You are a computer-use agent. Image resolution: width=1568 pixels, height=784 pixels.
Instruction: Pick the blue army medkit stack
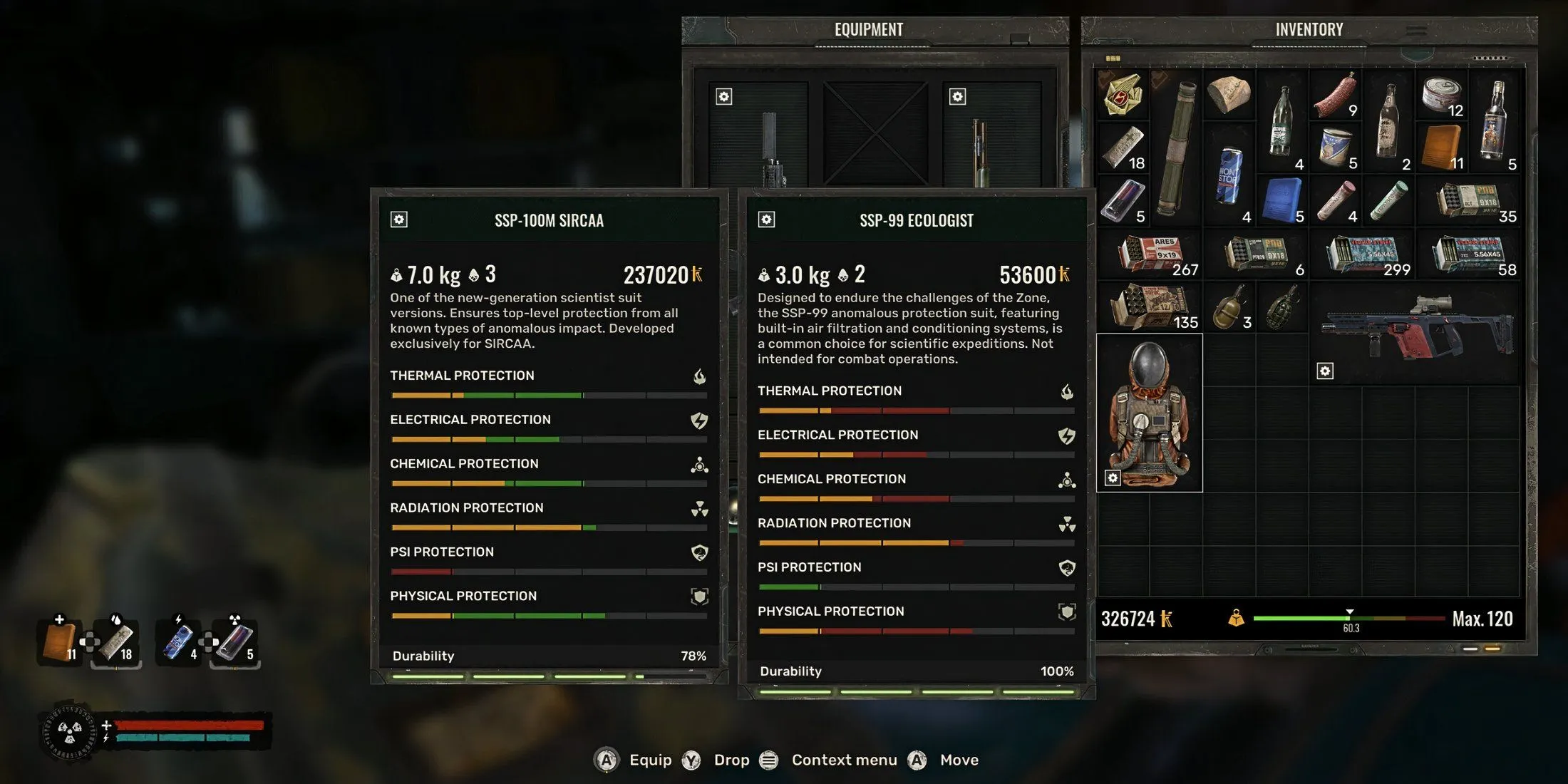click(1282, 200)
